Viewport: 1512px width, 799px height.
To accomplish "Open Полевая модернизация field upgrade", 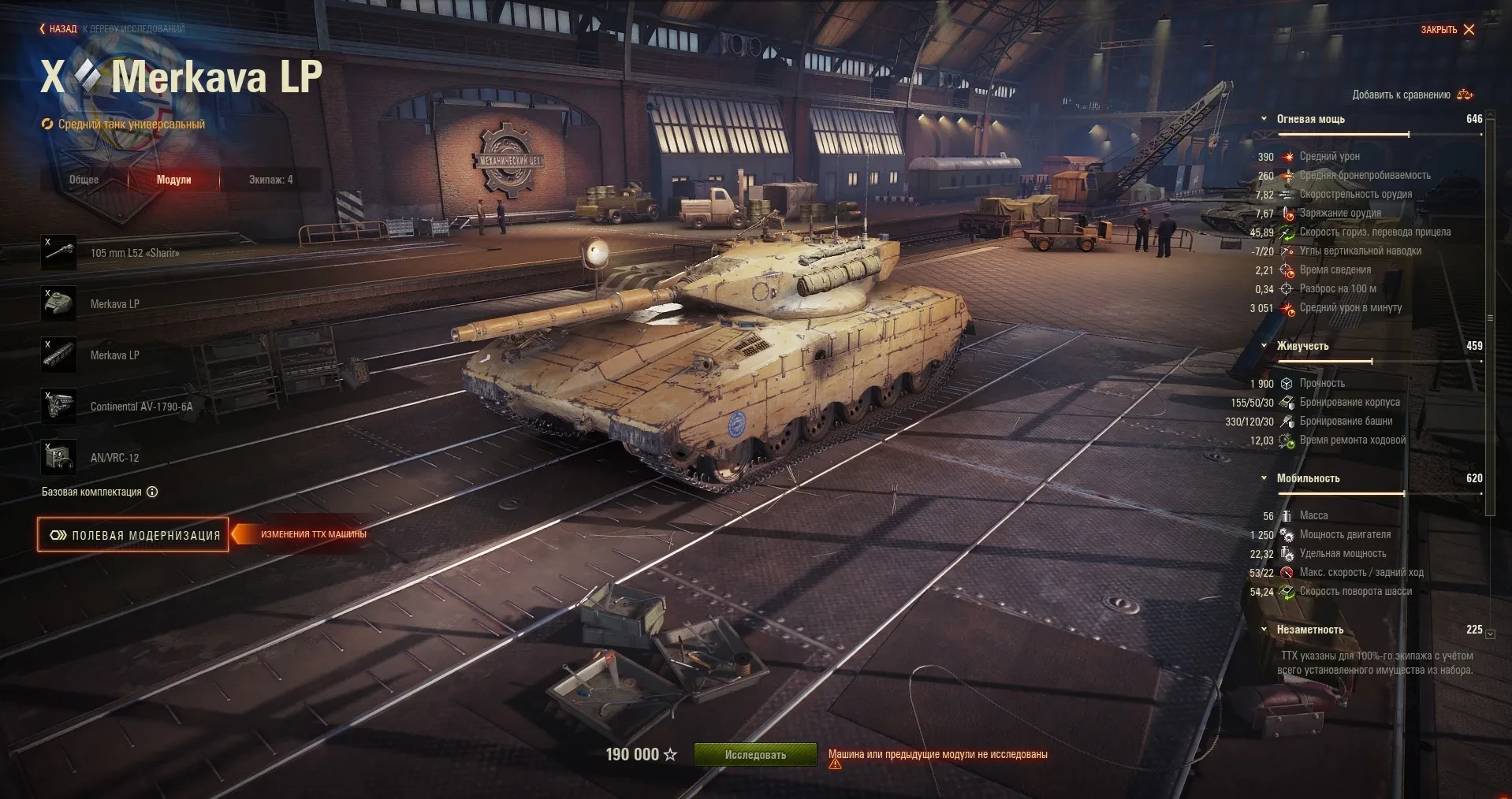I will [x=133, y=535].
